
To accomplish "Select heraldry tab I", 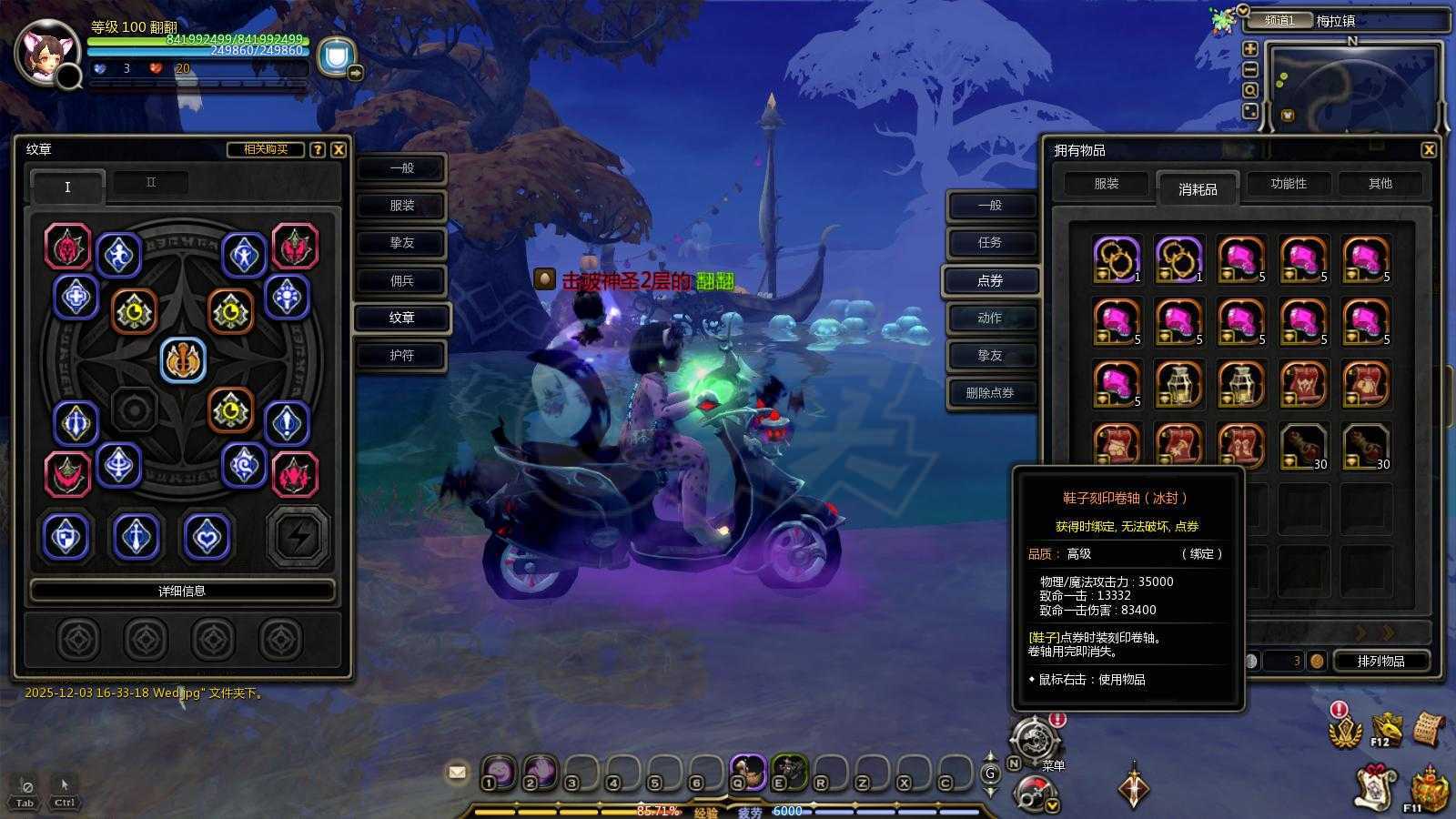I will coord(66,187).
